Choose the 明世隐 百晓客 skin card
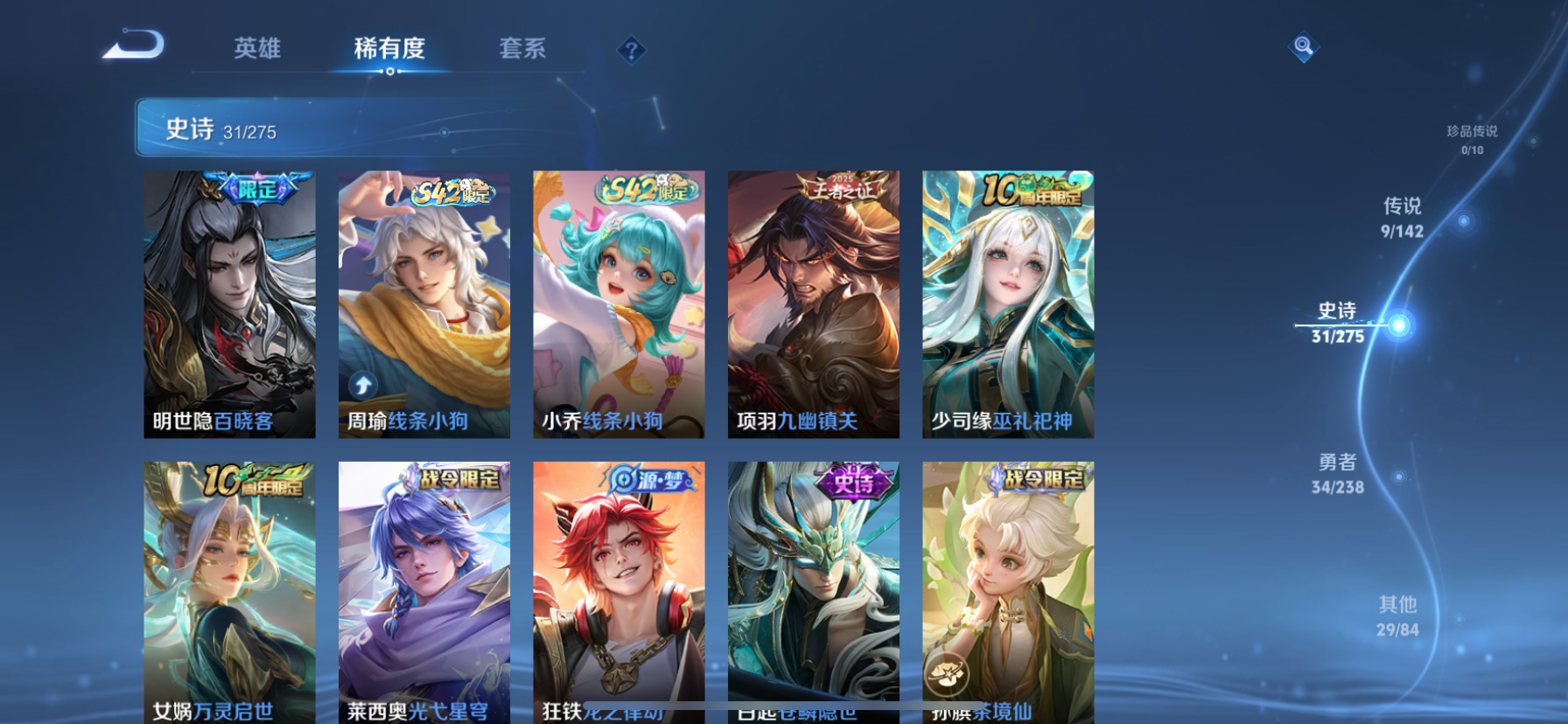This screenshot has height=724, width=1568. click(230, 303)
